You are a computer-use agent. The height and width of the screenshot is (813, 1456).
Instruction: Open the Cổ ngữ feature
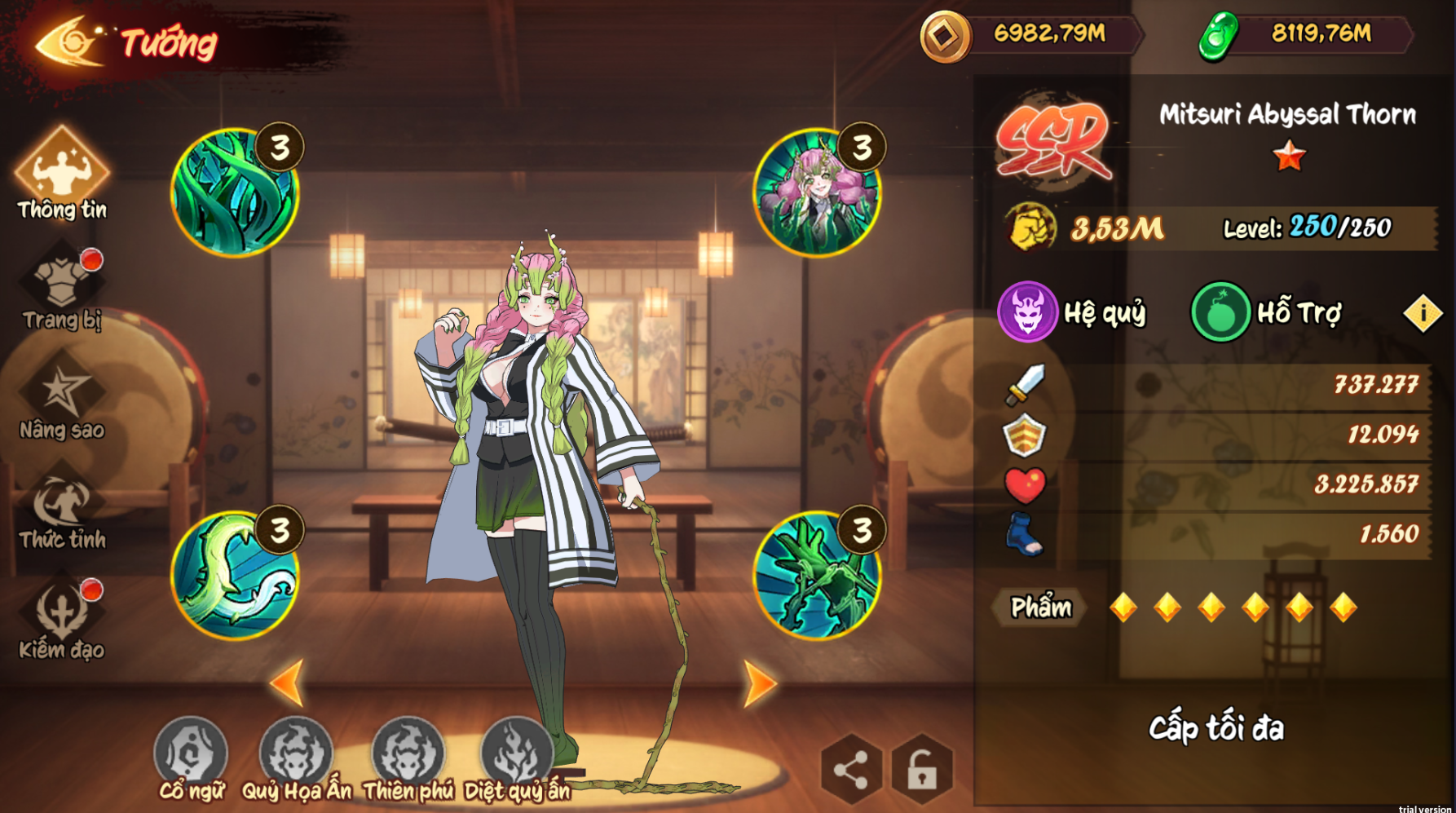pos(191,756)
